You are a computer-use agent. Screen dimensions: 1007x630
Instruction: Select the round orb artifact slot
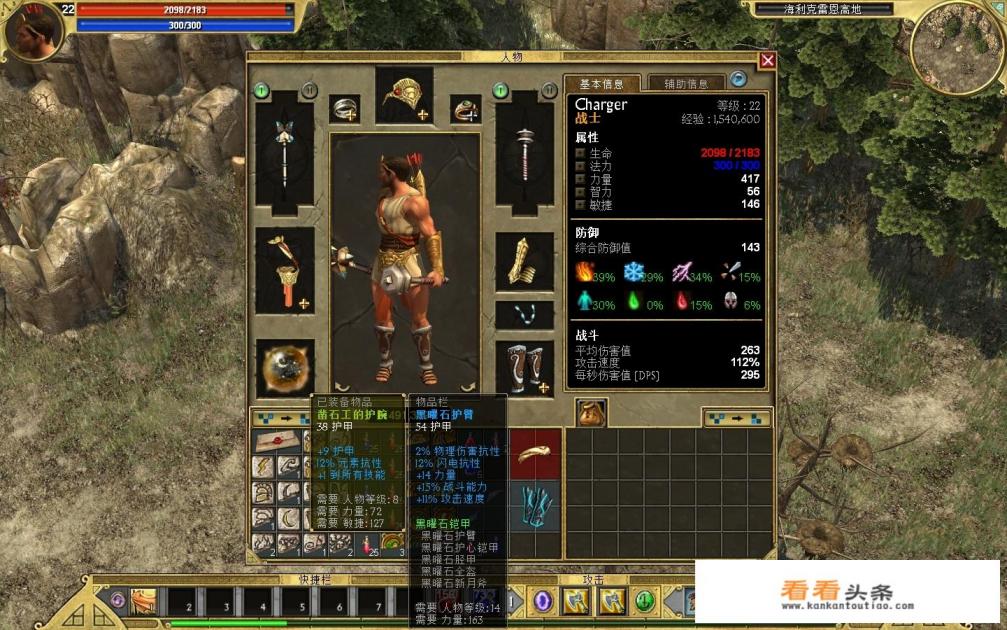[284, 368]
